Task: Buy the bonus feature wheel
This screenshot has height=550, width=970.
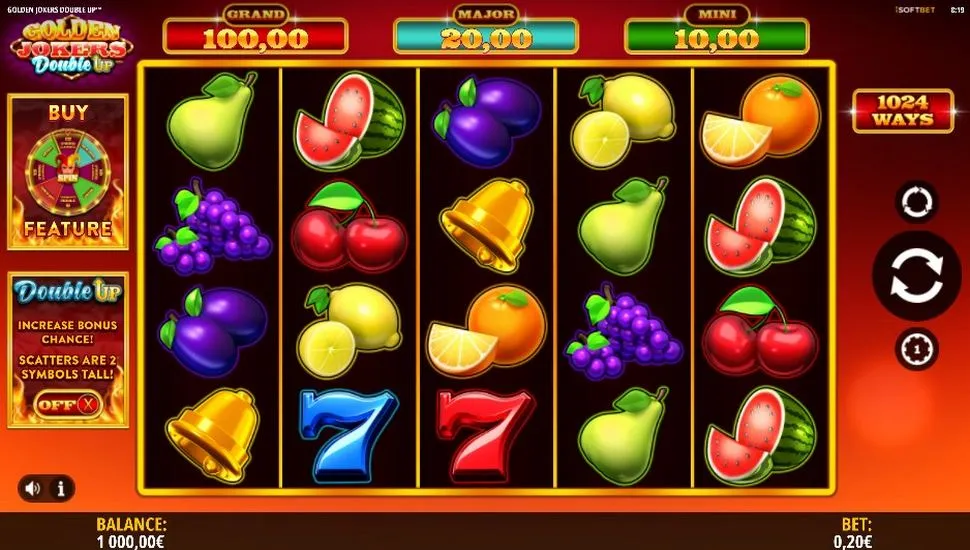Action: [x=68, y=171]
